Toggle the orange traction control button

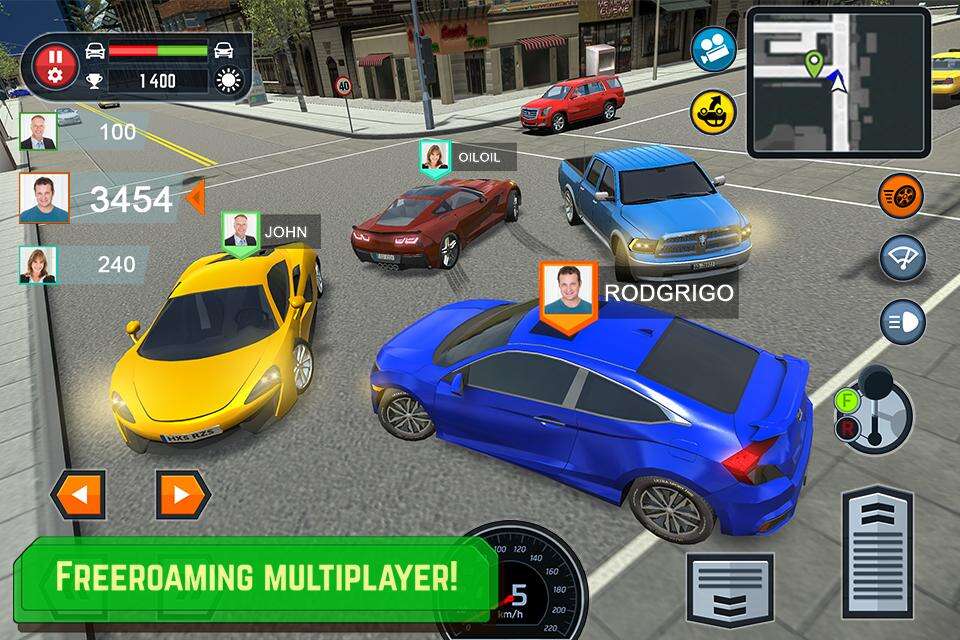[x=901, y=196]
